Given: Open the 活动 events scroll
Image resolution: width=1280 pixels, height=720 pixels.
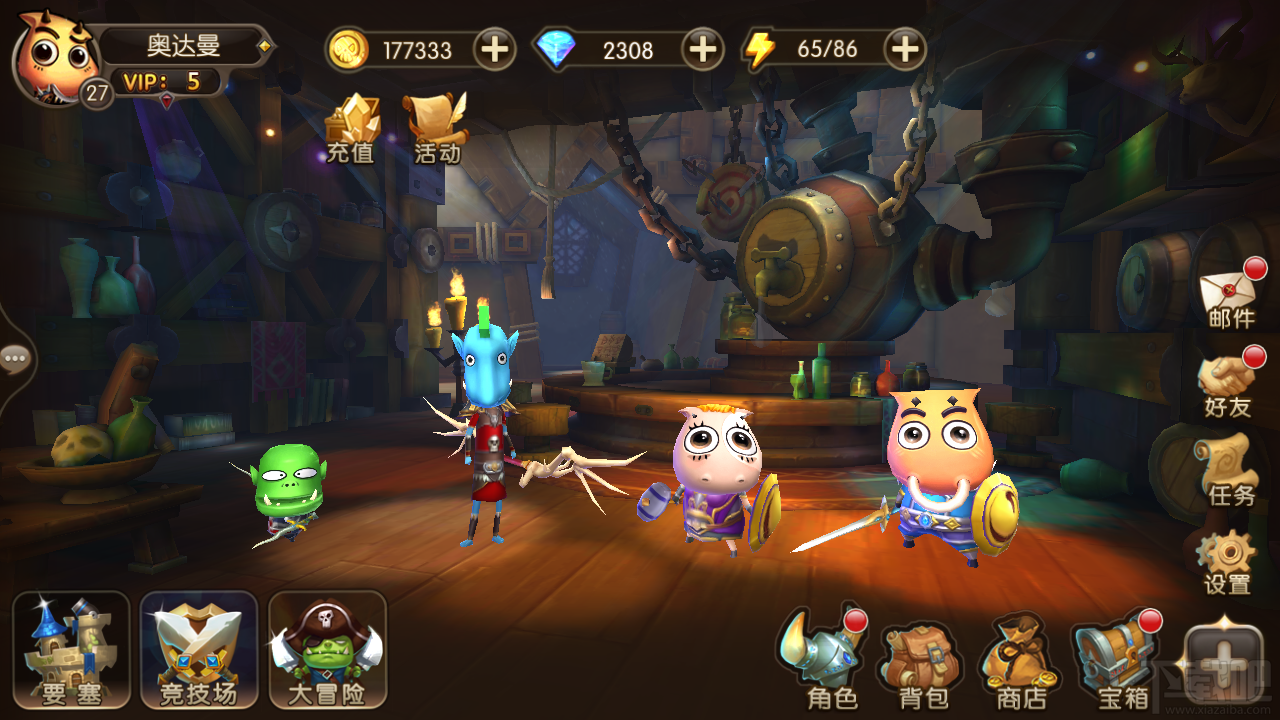Looking at the screenshot, I should [437, 128].
